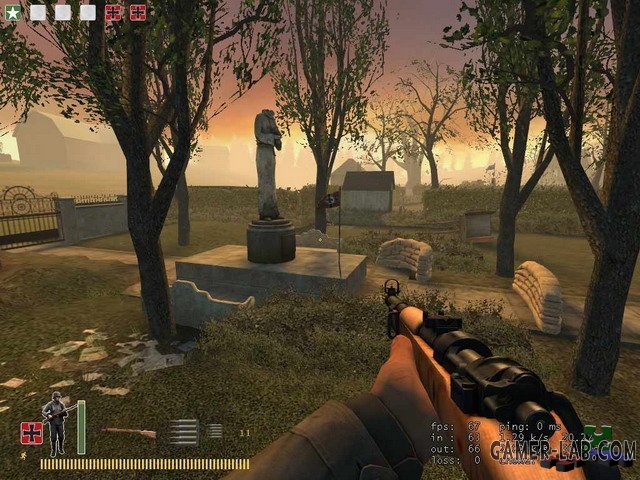Select the rifle weapon icon
Viewport: 640px width, 480px height.
tap(128, 433)
